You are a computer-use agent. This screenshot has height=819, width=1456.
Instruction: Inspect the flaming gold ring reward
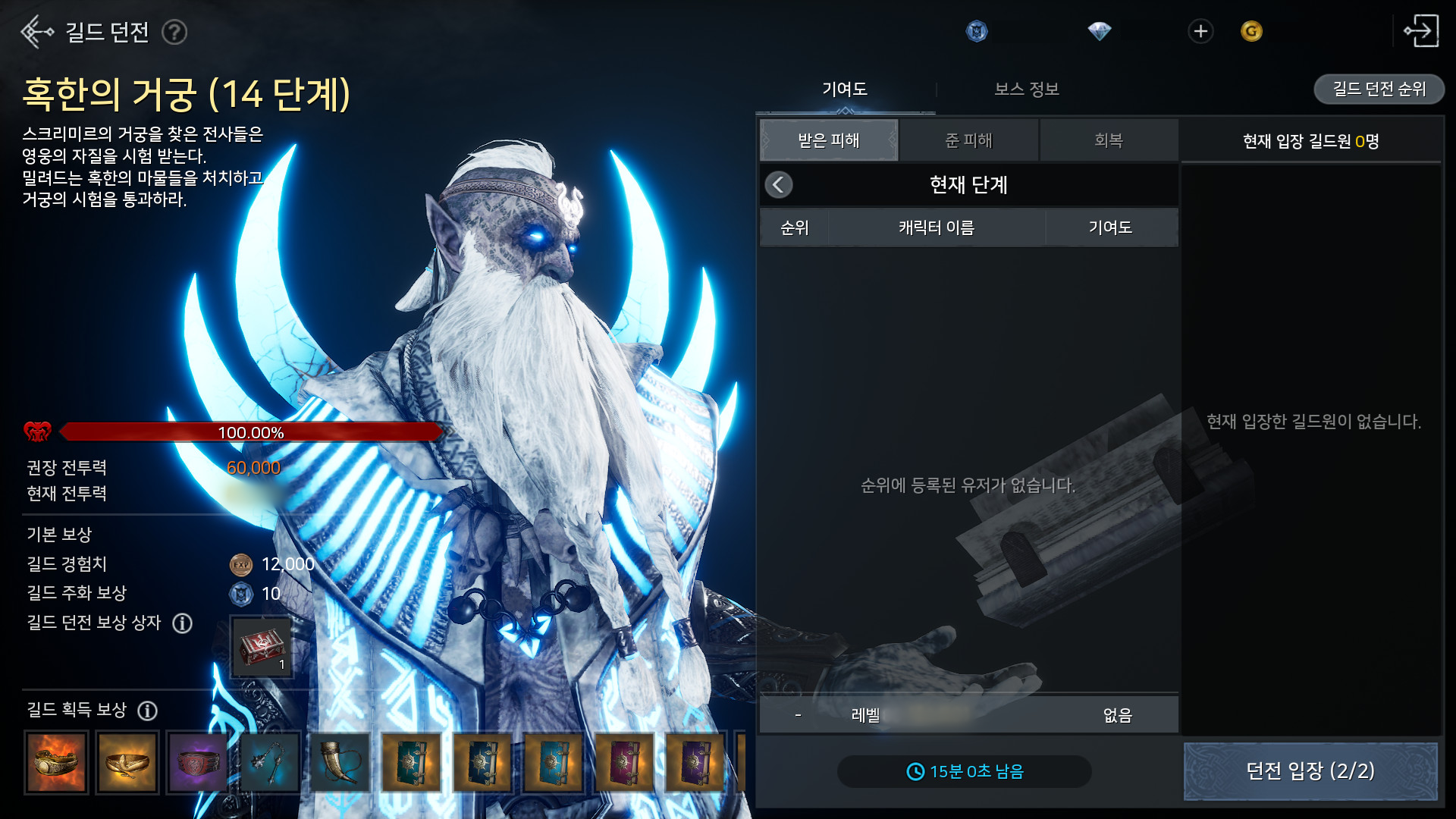point(56,762)
